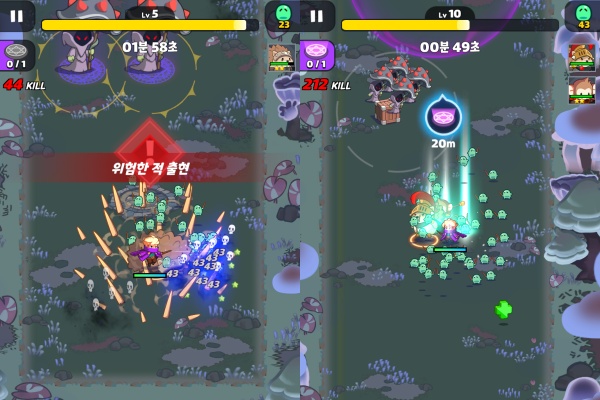Image resolution: width=600 pixels, height=400 pixels.
Task: Pause the run showing Lv 5
Action: [17, 16]
